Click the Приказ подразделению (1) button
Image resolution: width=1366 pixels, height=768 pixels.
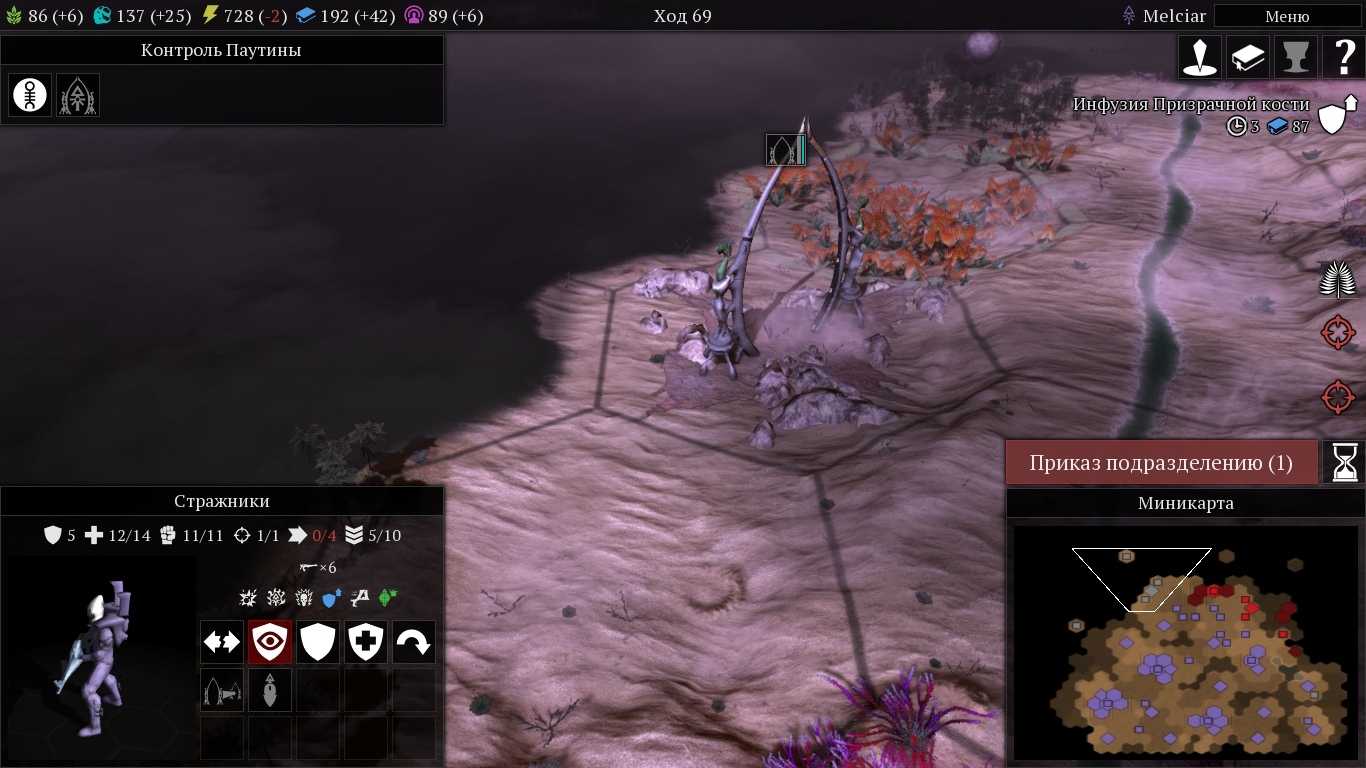pyautogui.click(x=1161, y=463)
